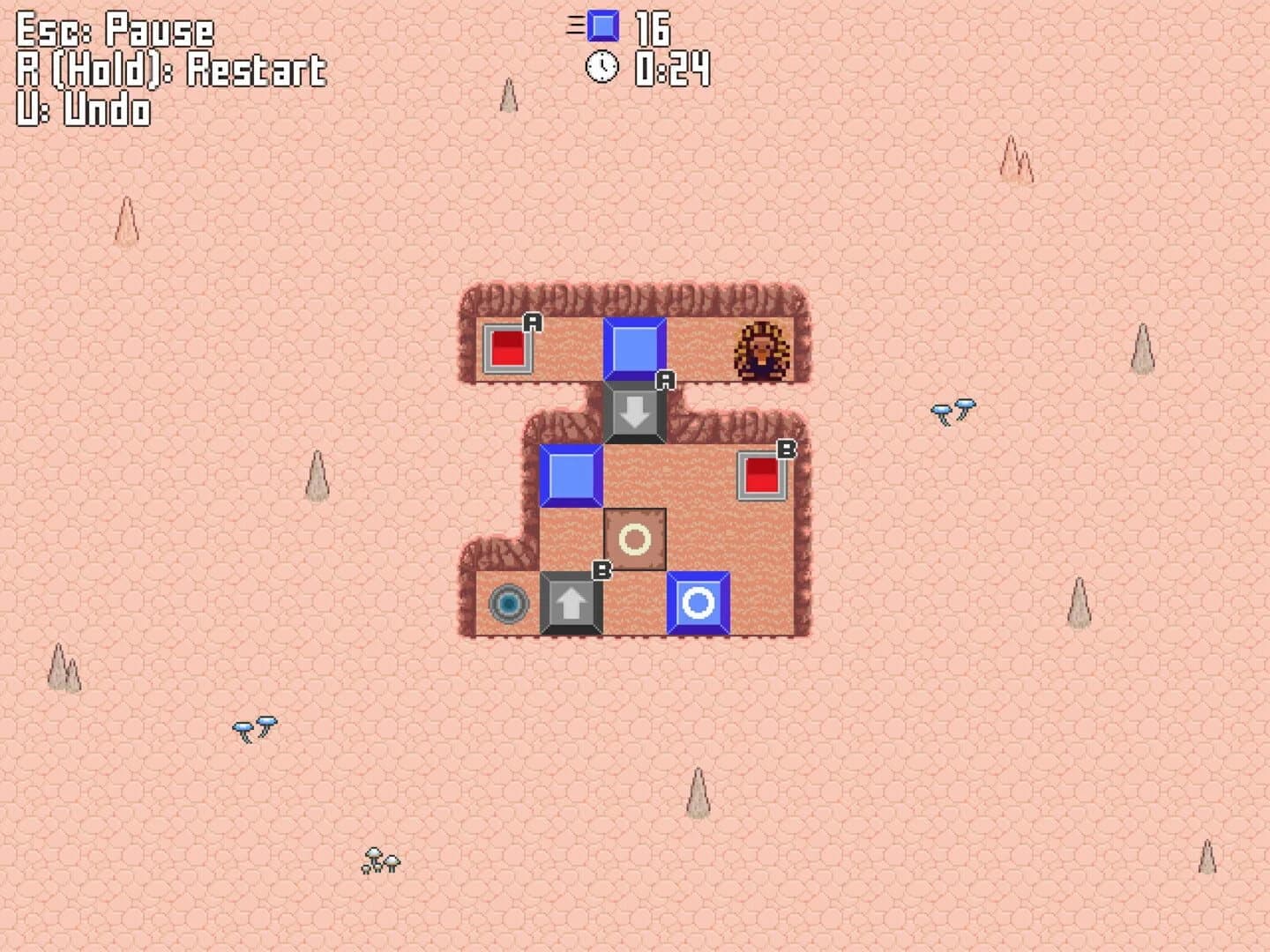The width and height of the screenshot is (1270, 952).
Task: Toggle the letter A tag above the arrow block
Action: pyautogui.click(x=664, y=382)
